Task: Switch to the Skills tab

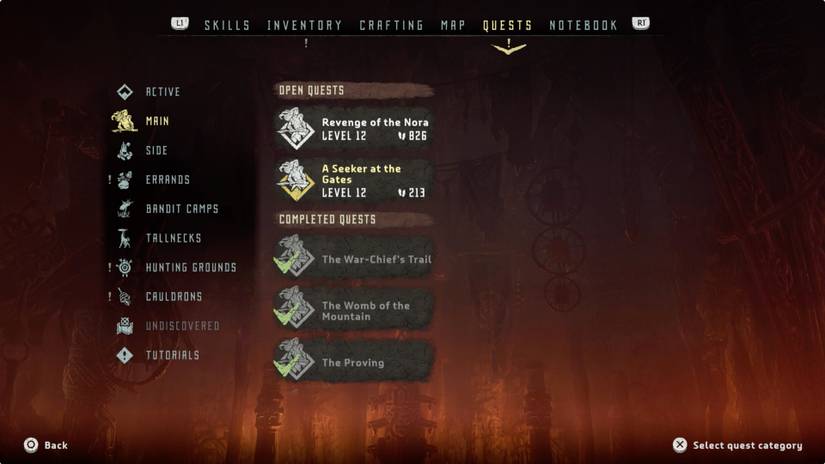Action: [227, 25]
